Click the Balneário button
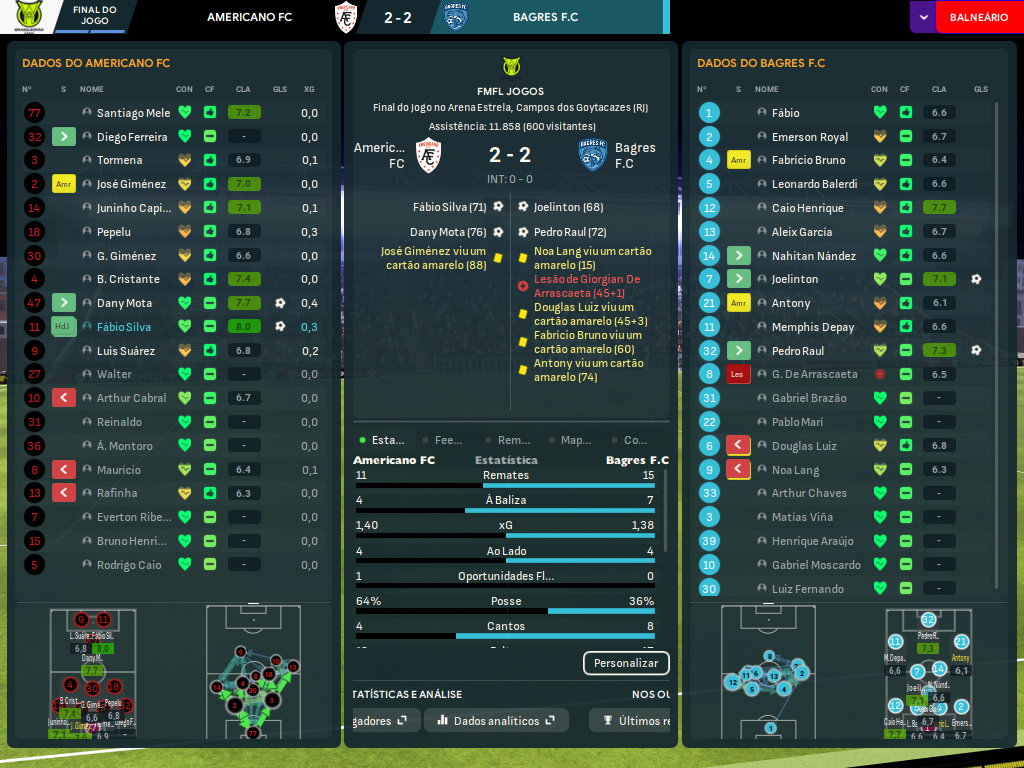 978,17
